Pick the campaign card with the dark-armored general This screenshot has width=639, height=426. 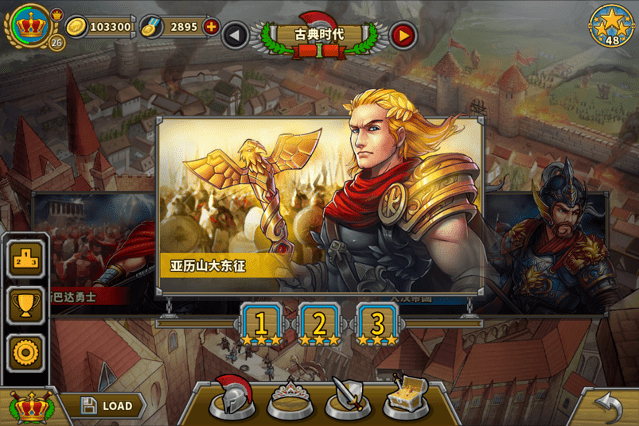coord(560,245)
